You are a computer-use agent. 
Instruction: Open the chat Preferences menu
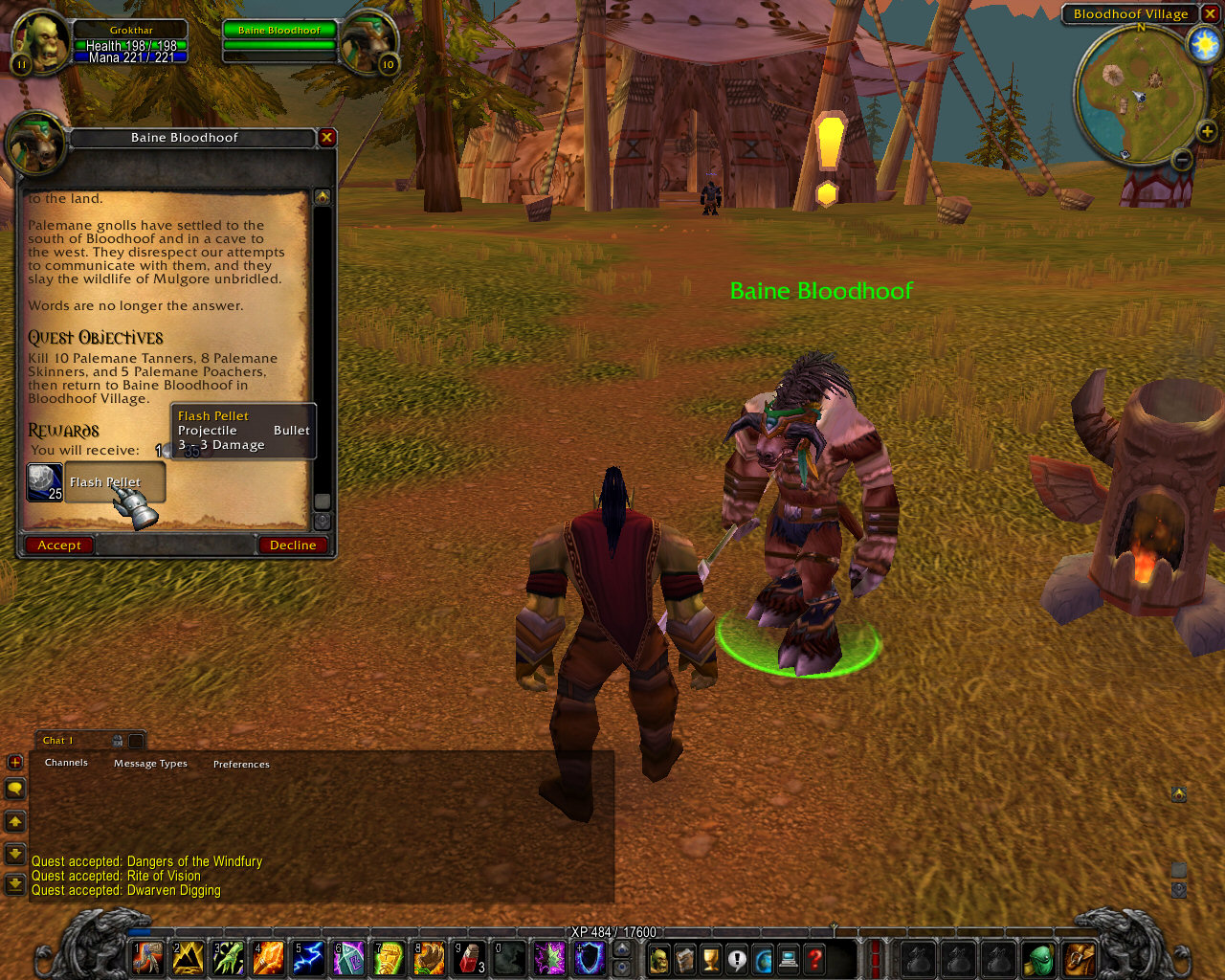pyautogui.click(x=241, y=764)
